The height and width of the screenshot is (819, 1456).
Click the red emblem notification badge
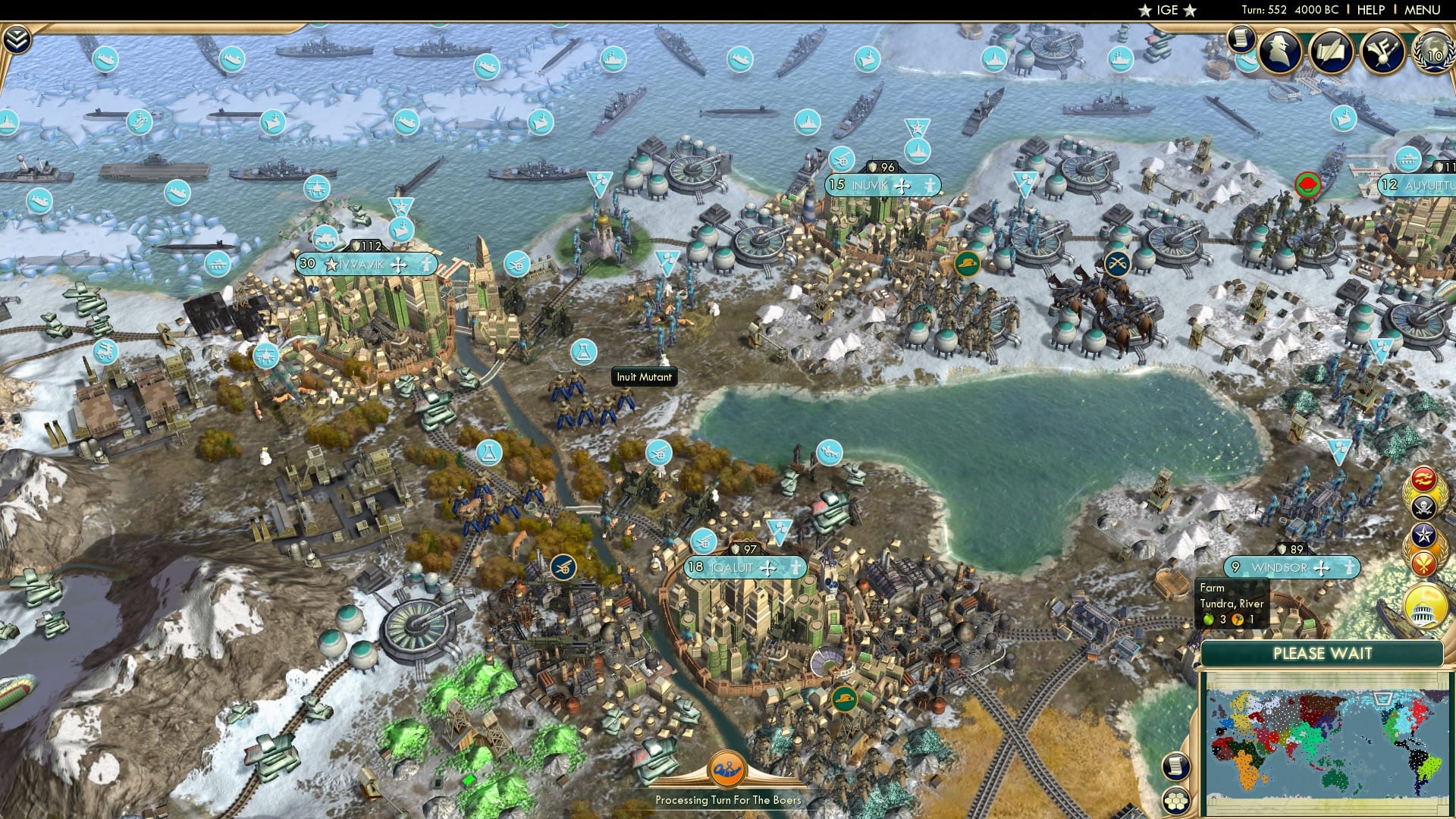click(1423, 479)
